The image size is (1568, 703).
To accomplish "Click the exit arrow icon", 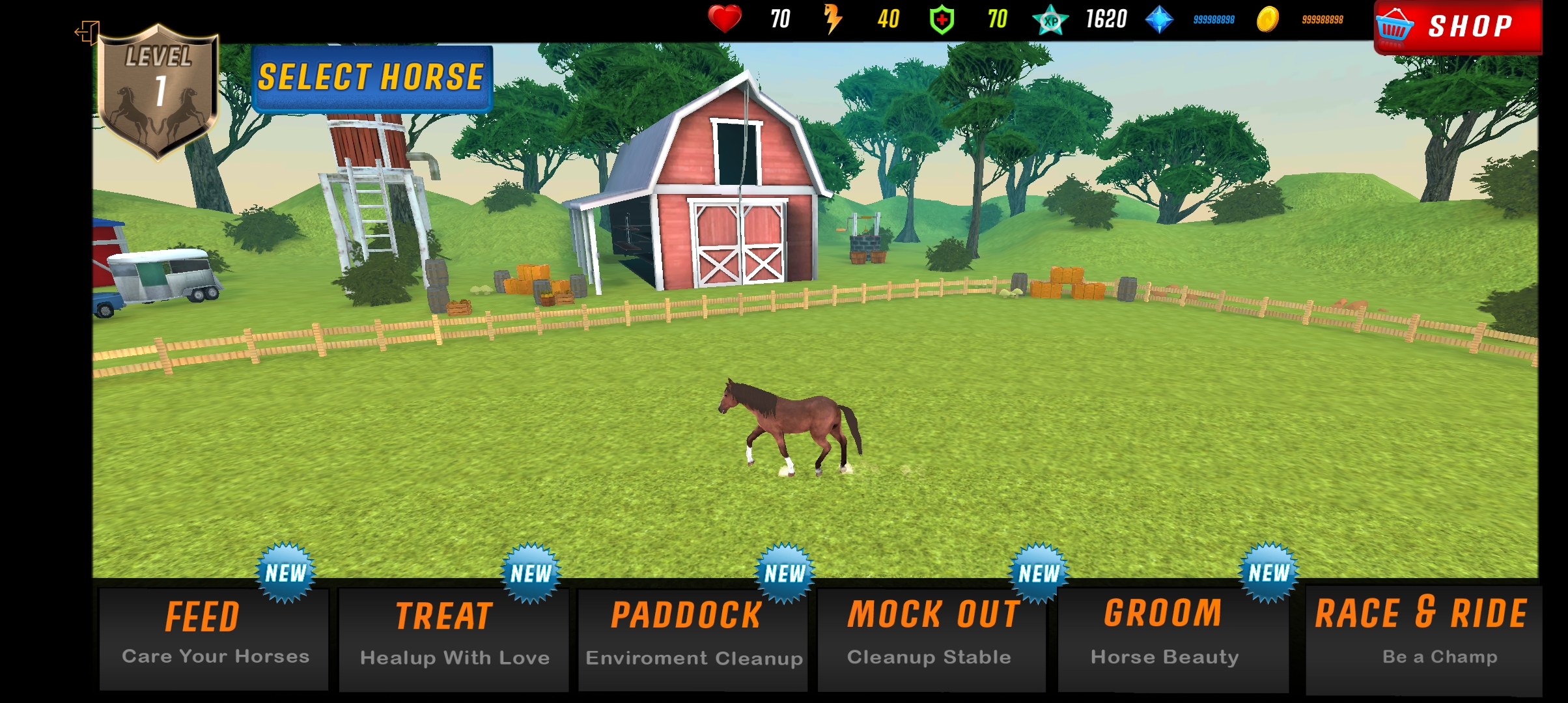I will pos(87,31).
